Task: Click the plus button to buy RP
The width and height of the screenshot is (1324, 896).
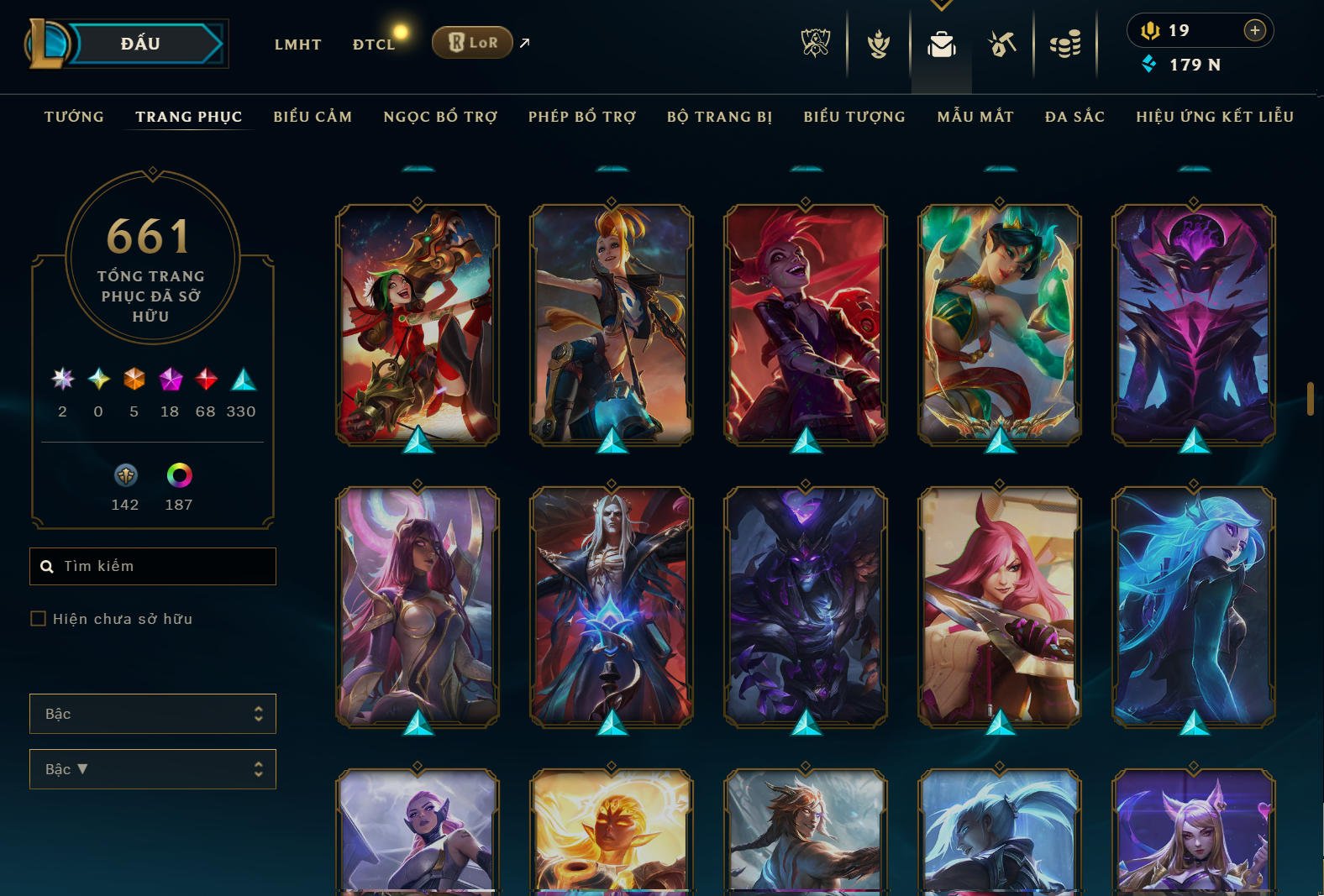Action: coord(1255,30)
